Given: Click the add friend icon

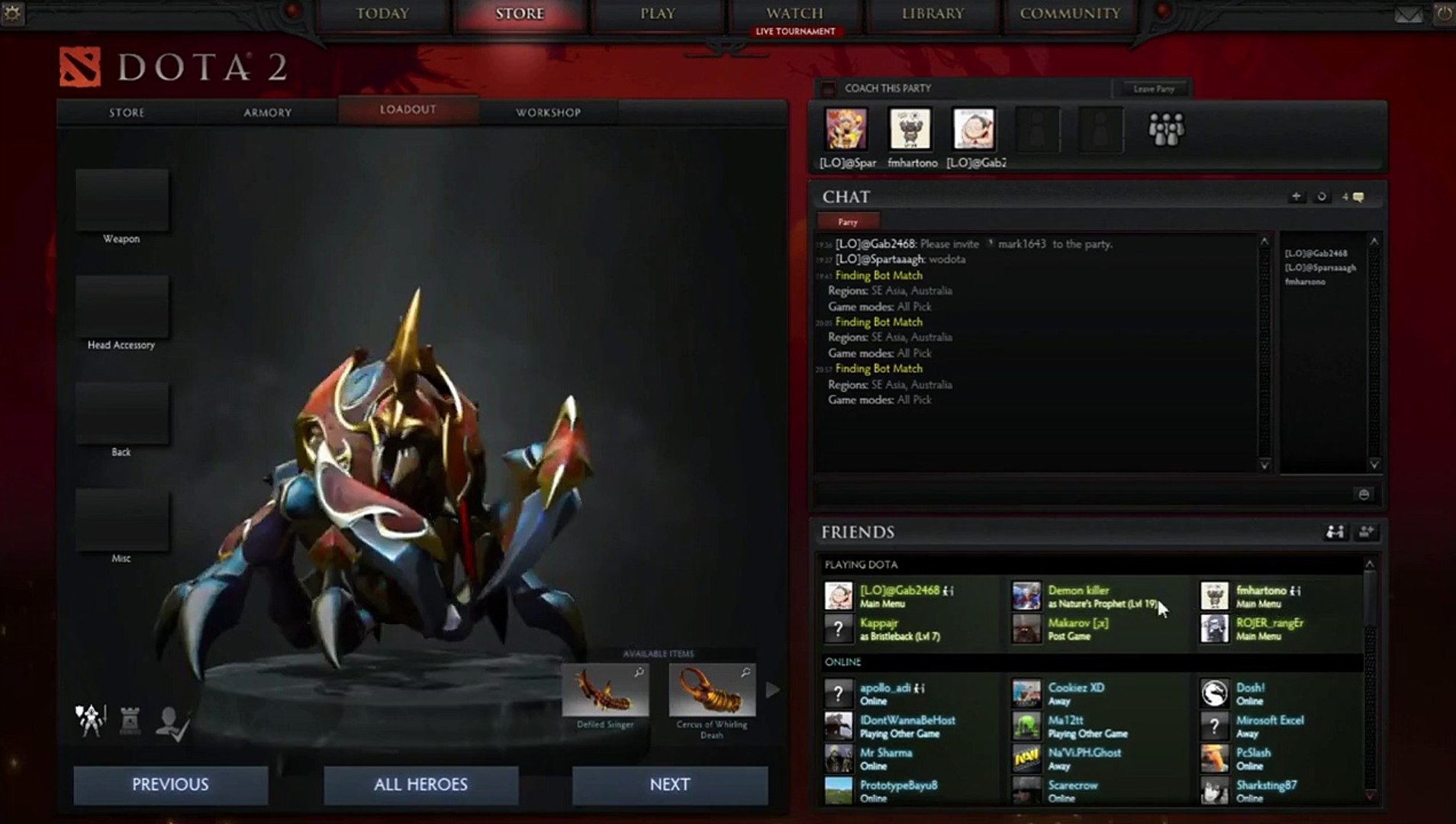Looking at the screenshot, I should (1366, 532).
